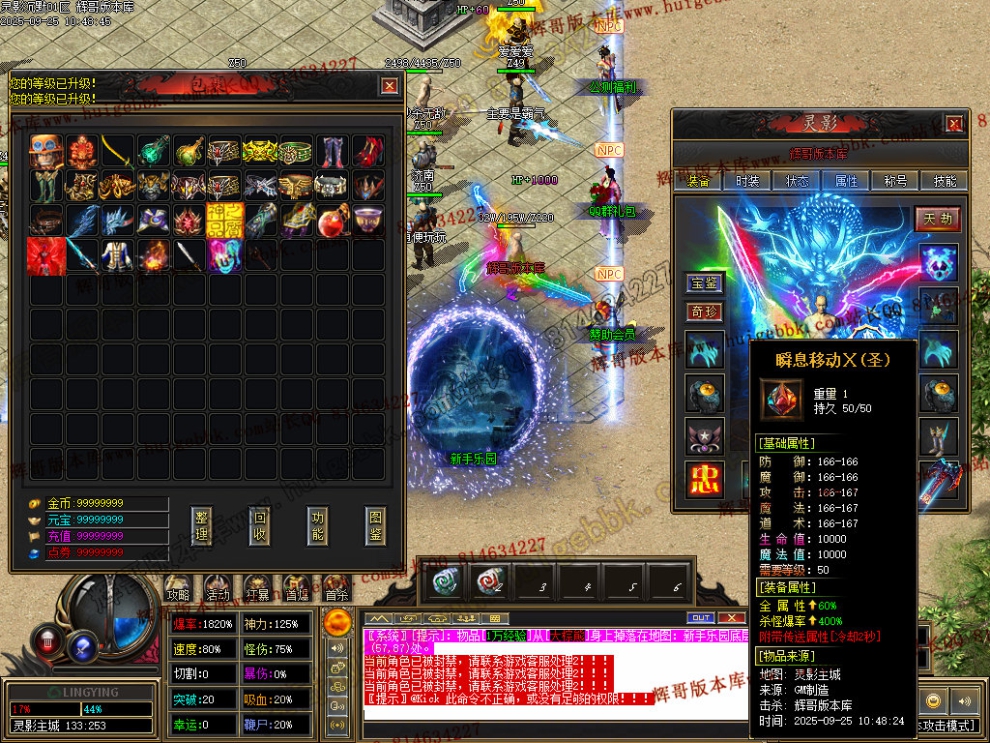Open the 技能 skills tab
Image resolution: width=990 pixels, height=743 pixels.
(943, 181)
